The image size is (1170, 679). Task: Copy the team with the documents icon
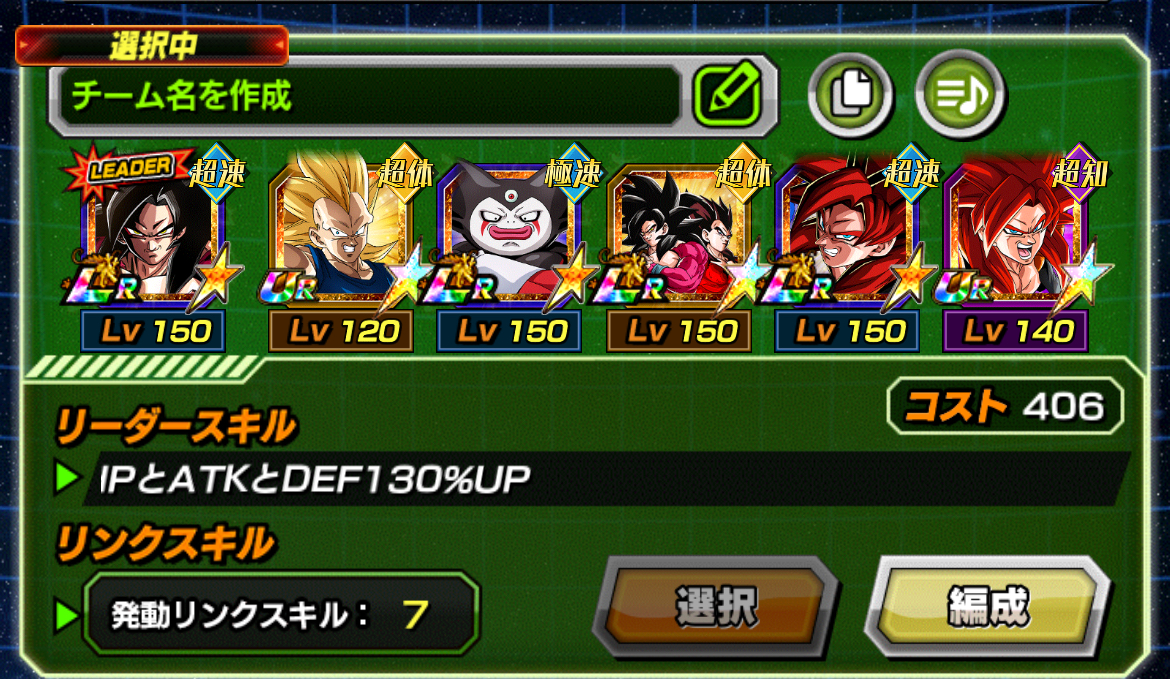[x=851, y=94]
